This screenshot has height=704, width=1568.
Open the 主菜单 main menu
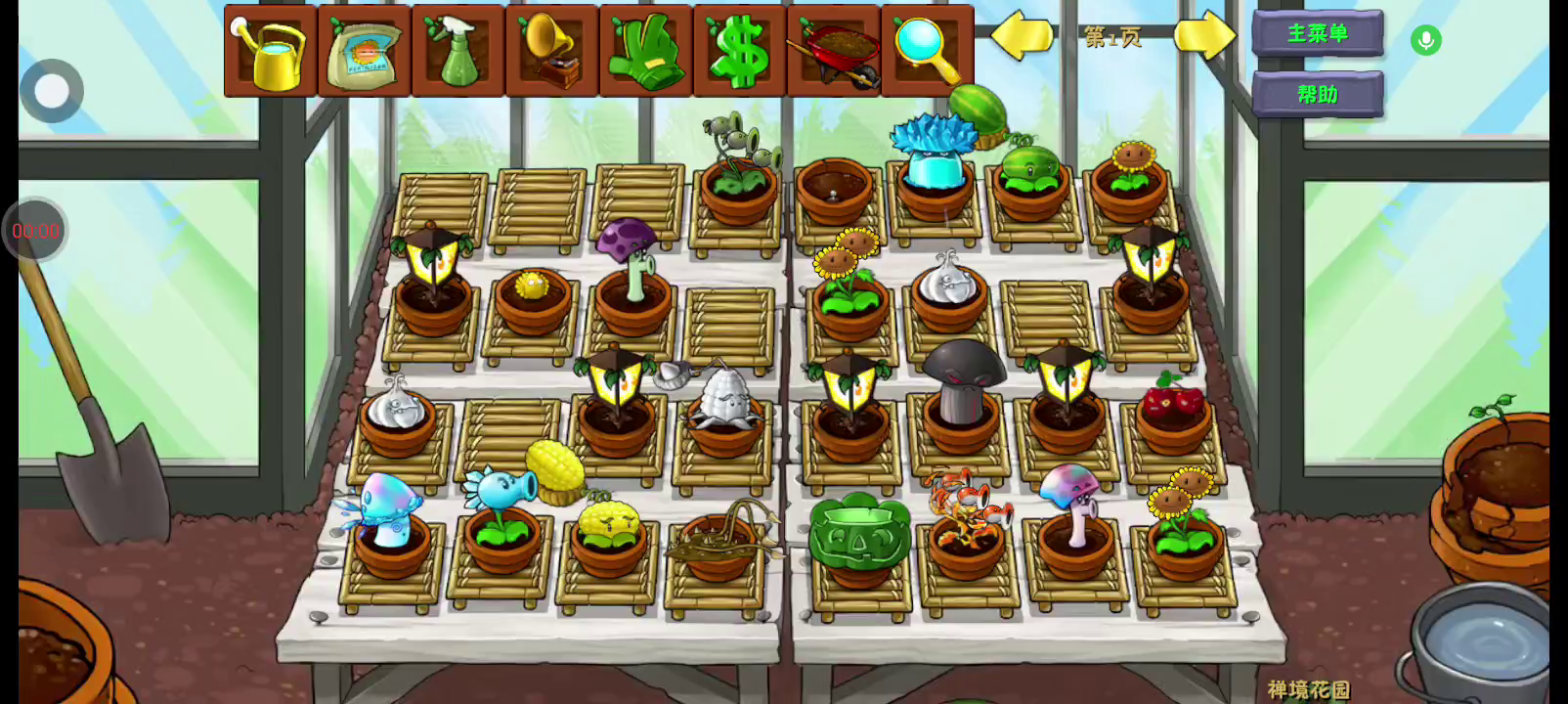tap(1317, 34)
